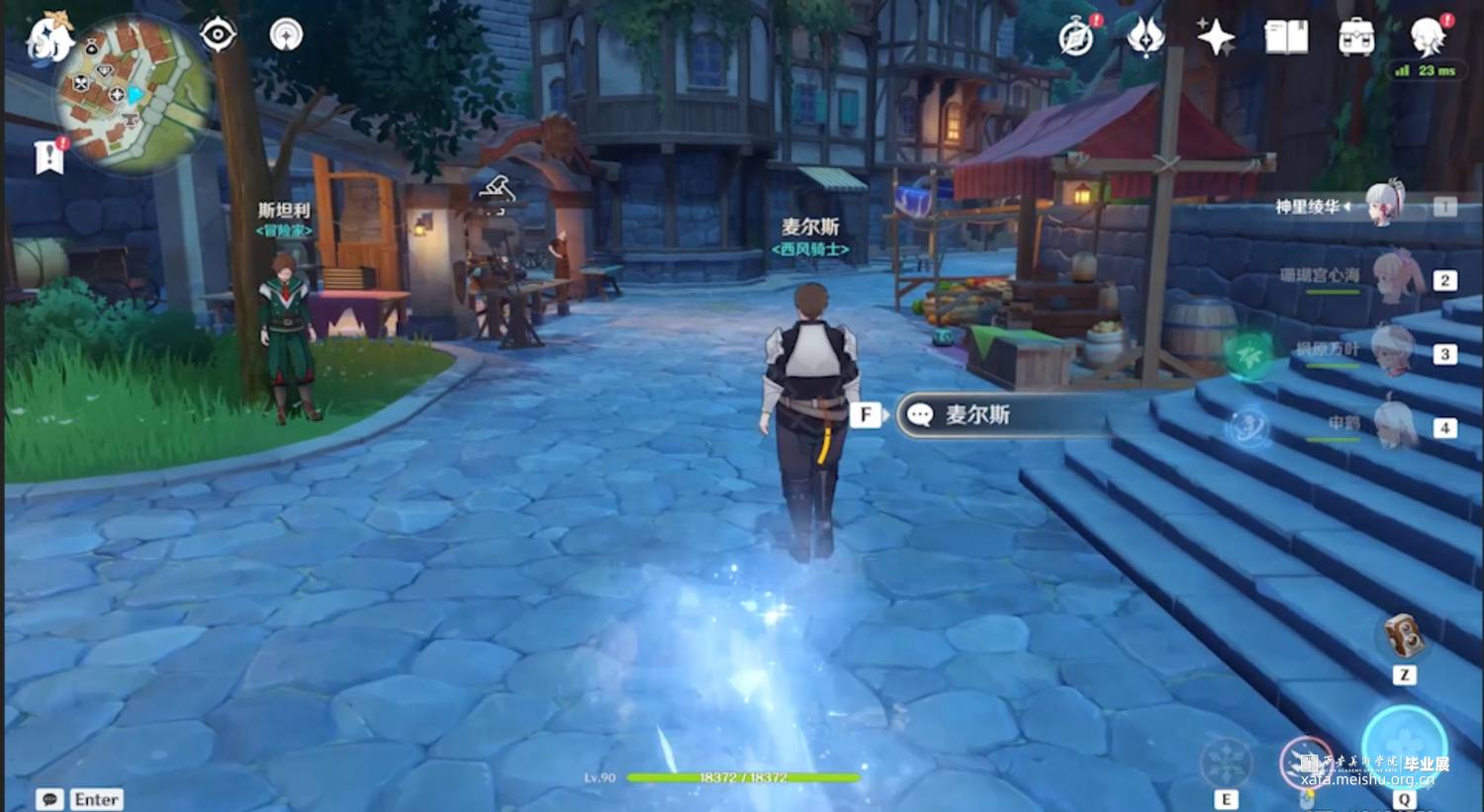Screen dimensions: 1484x812
Task: Open the backpack inventory
Action: pyautogui.click(x=1355, y=38)
